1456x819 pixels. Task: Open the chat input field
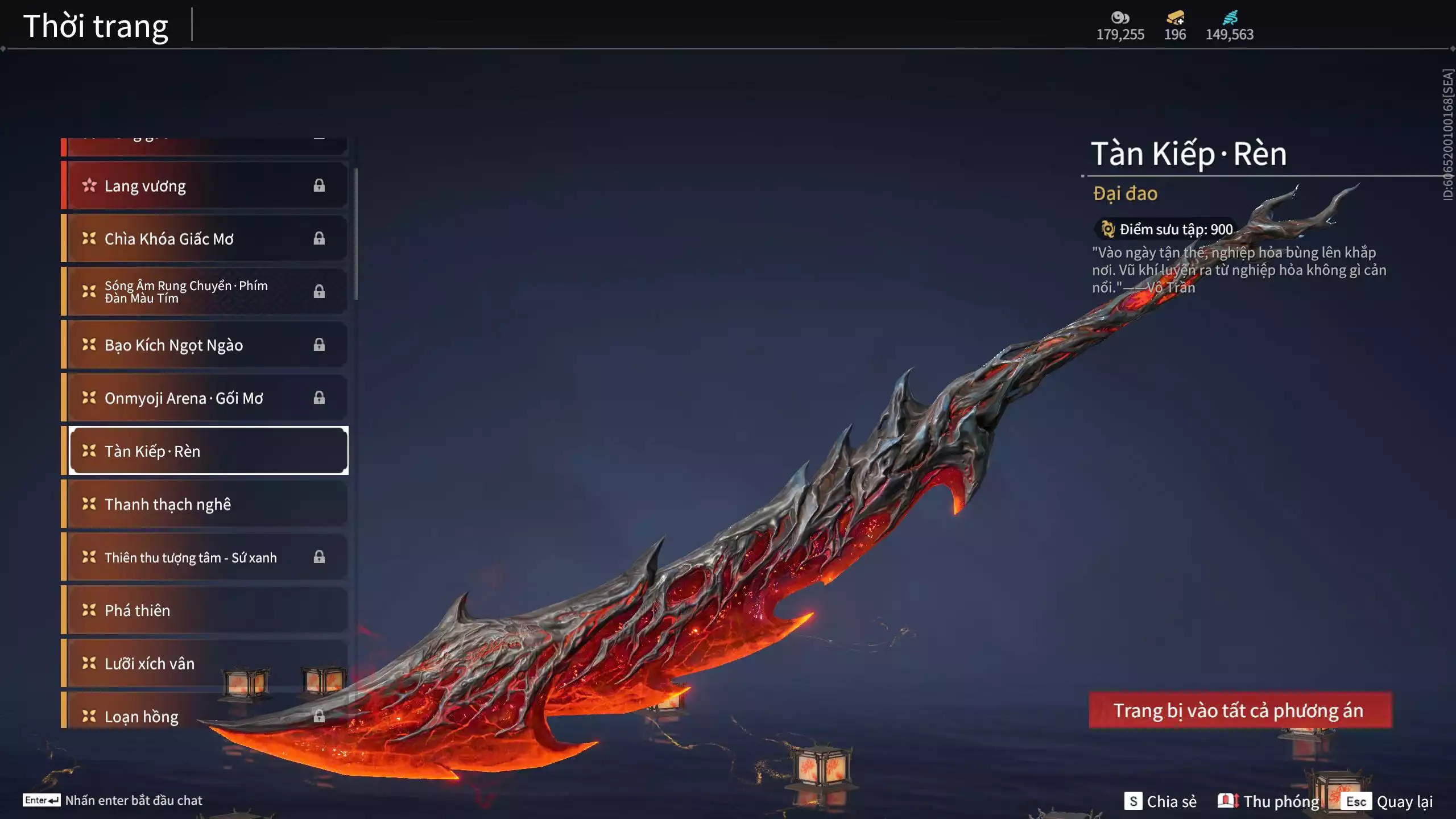(x=113, y=800)
